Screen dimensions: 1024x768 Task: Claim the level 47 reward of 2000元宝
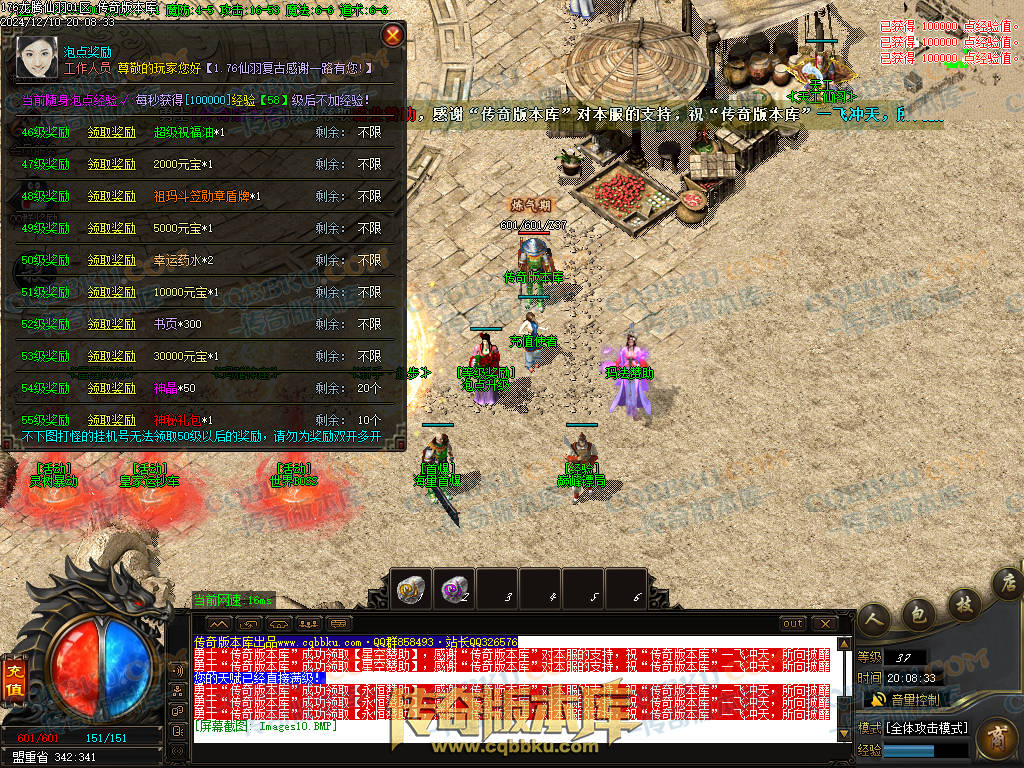click(x=111, y=164)
